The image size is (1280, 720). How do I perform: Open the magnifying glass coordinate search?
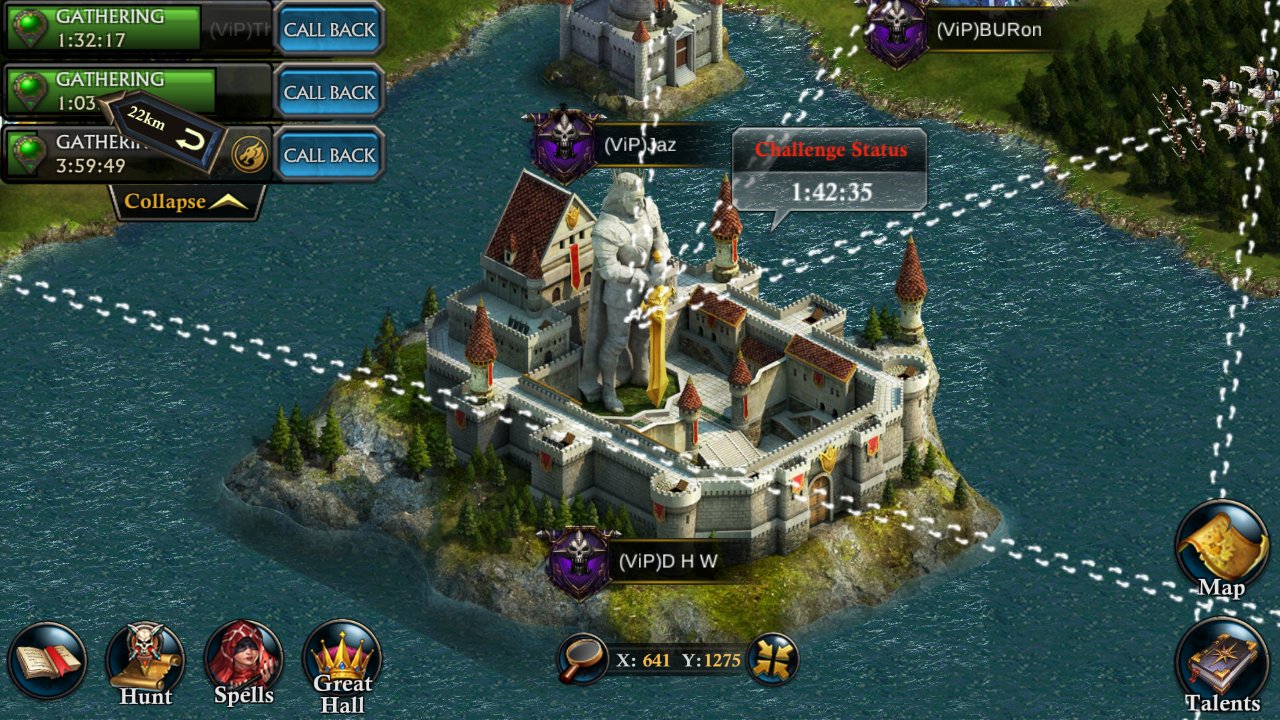coord(582,659)
